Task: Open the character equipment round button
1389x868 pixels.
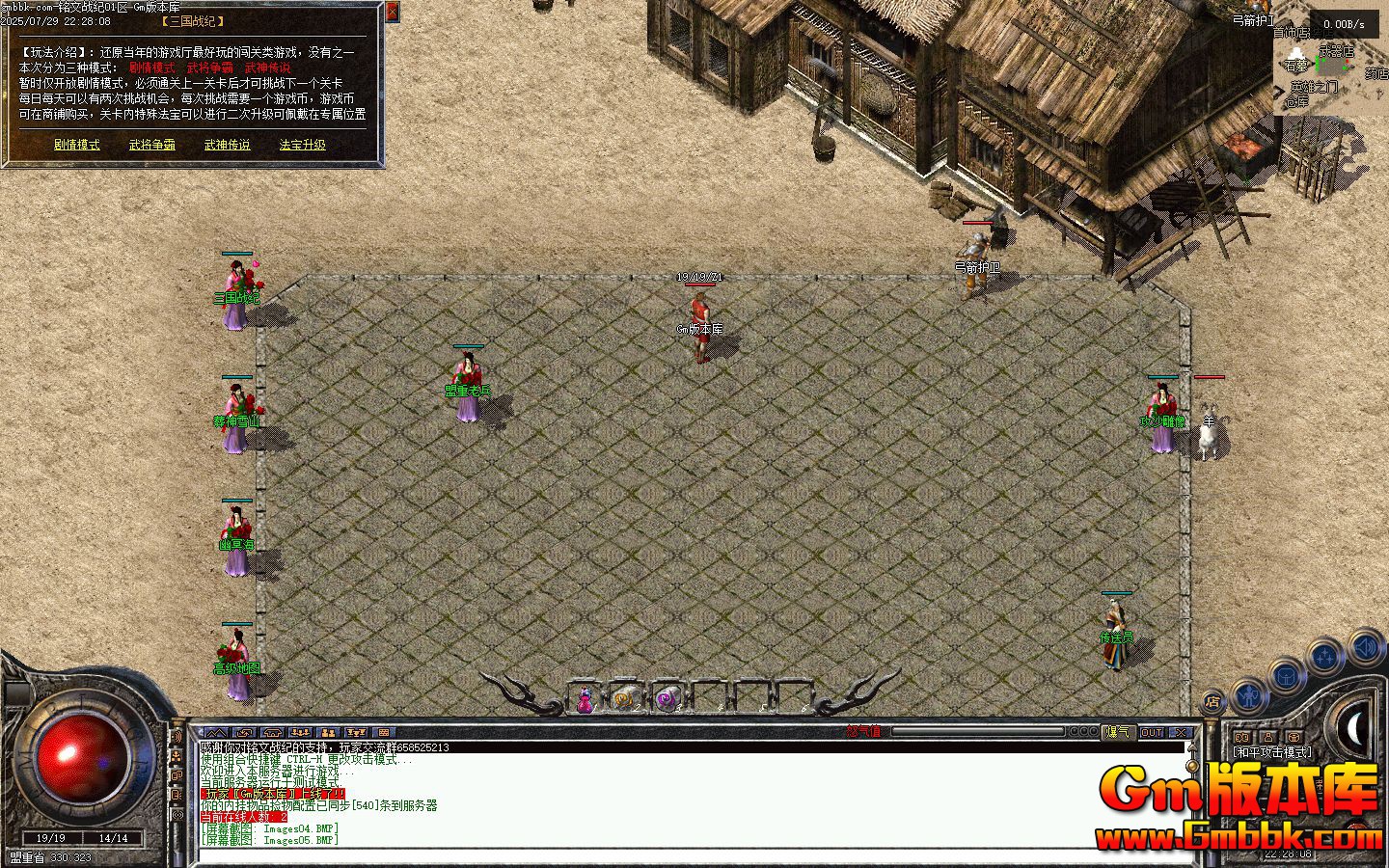Action: [1249, 694]
